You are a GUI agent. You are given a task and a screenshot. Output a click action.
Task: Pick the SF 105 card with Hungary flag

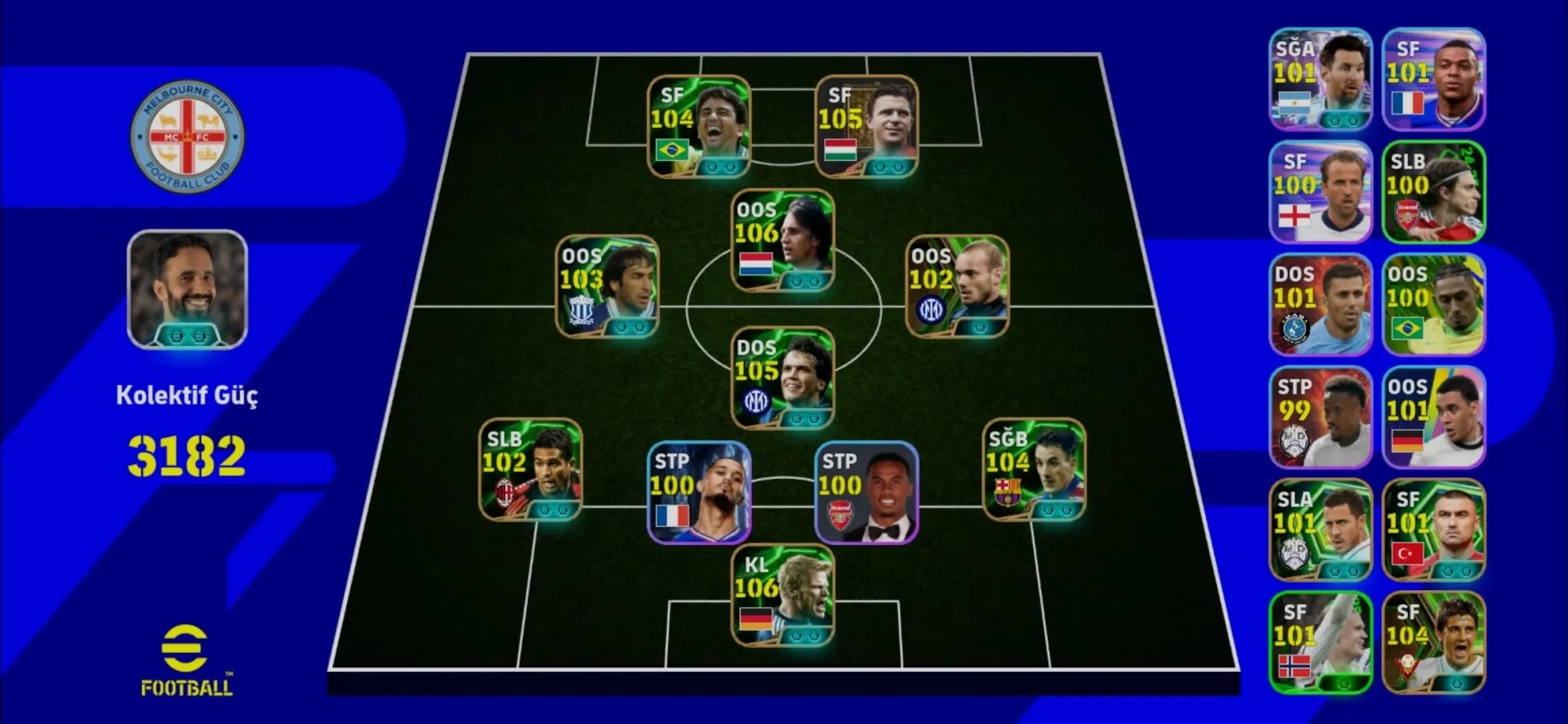pyautogui.click(x=866, y=127)
